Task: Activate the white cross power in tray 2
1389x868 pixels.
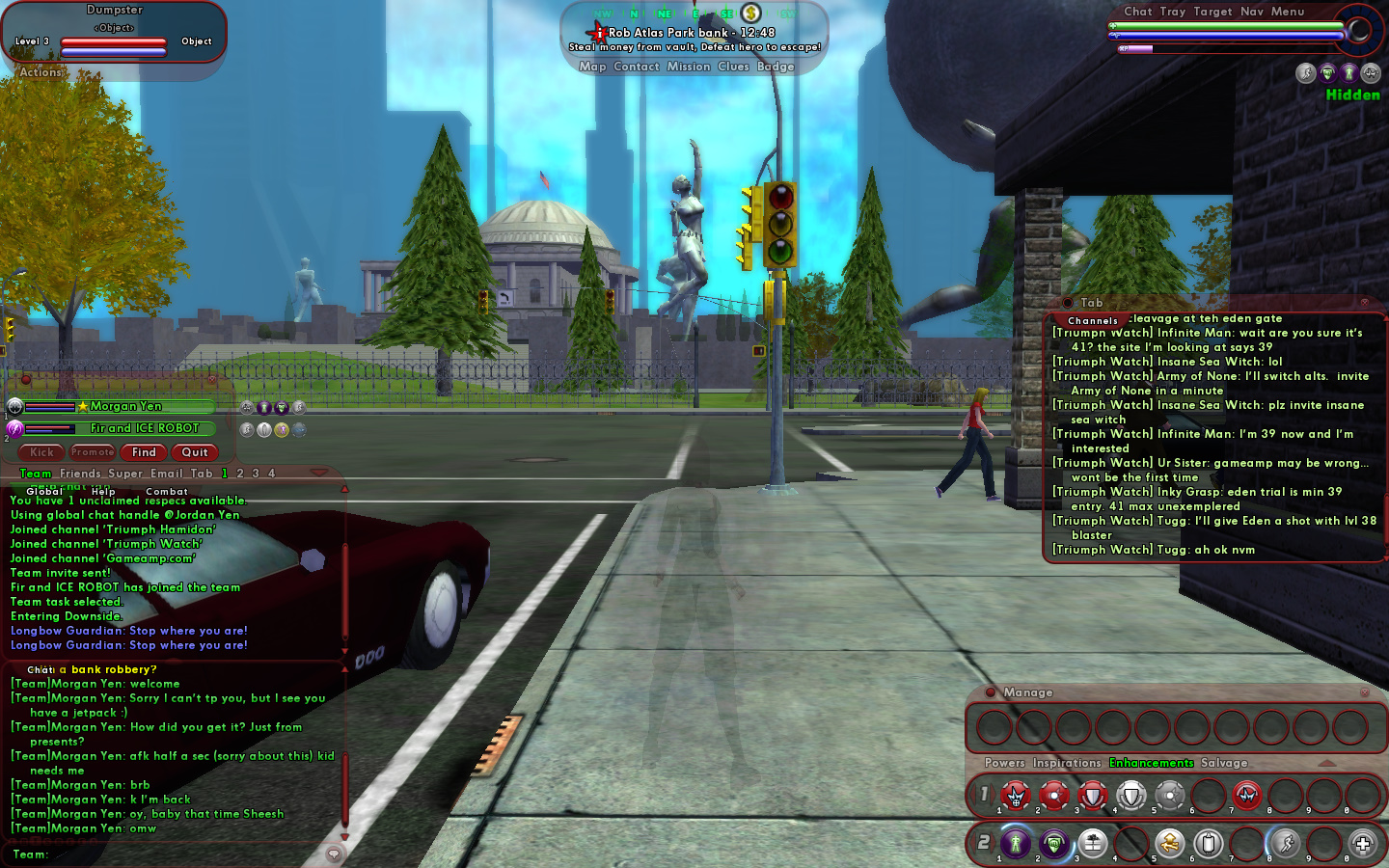Action: tap(1362, 844)
